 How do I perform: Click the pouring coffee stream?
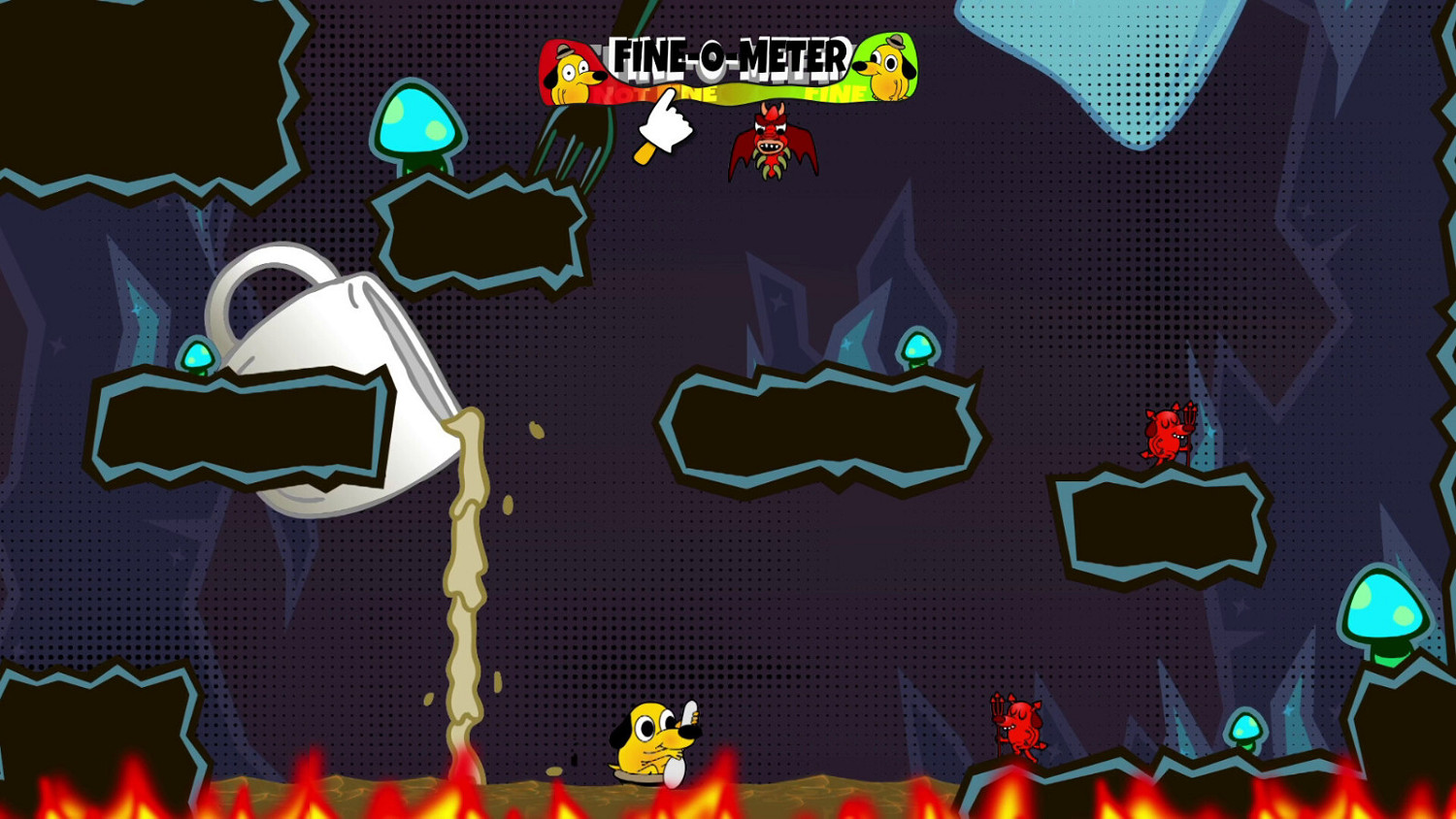point(461,582)
